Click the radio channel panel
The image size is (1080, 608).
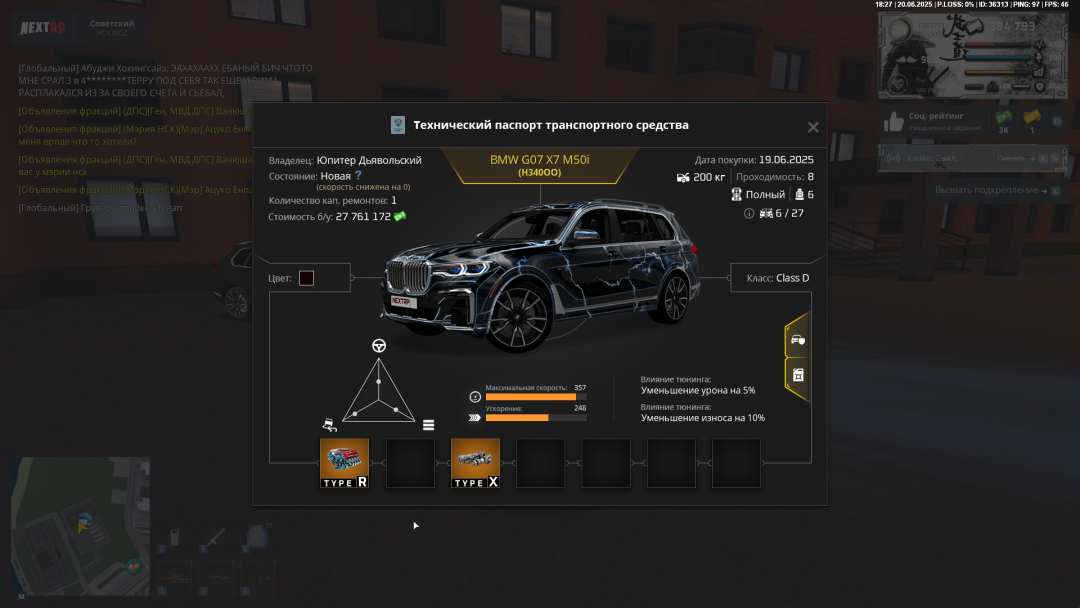tap(965, 158)
